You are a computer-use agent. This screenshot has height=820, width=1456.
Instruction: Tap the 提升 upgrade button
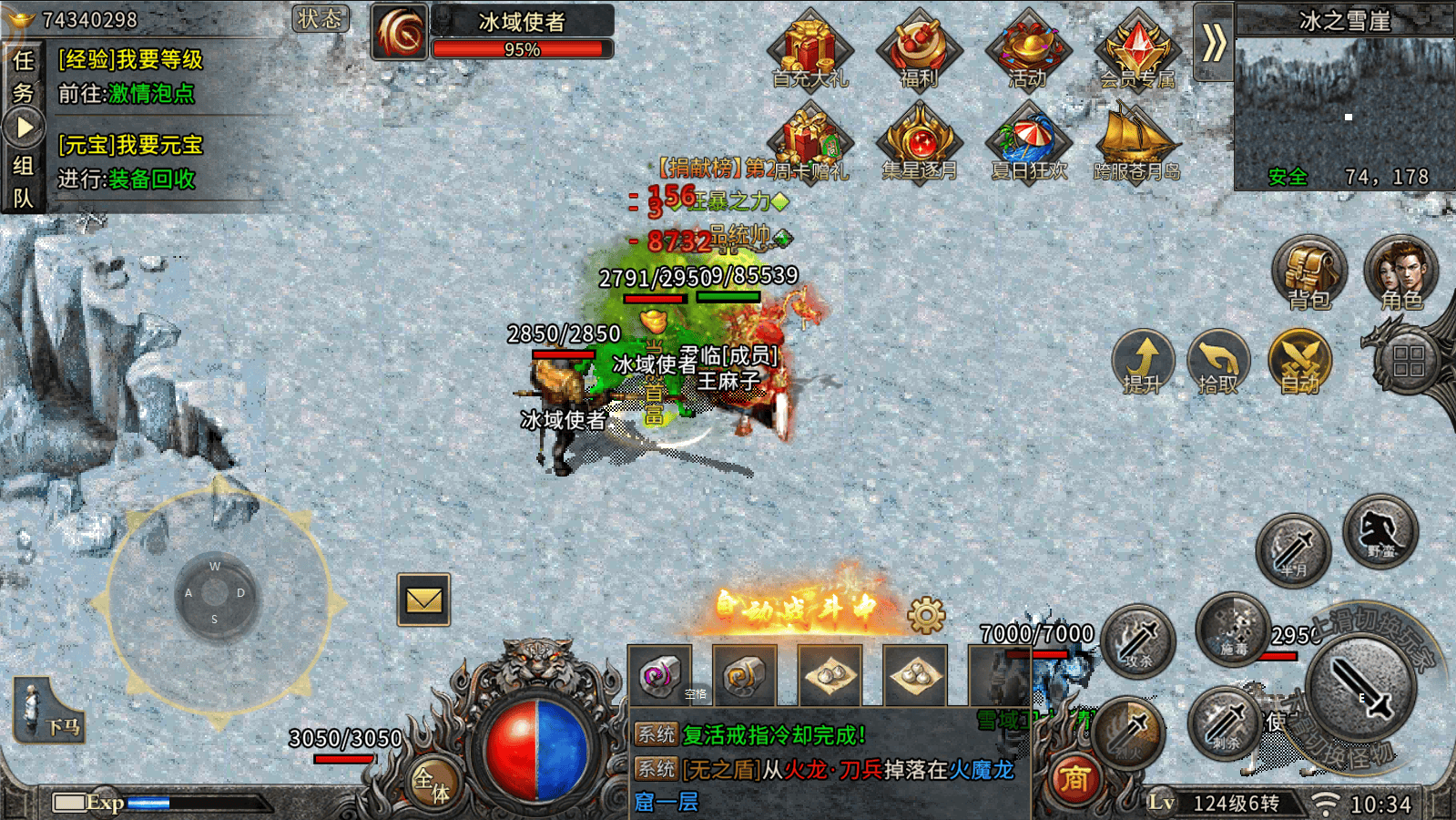[1143, 362]
